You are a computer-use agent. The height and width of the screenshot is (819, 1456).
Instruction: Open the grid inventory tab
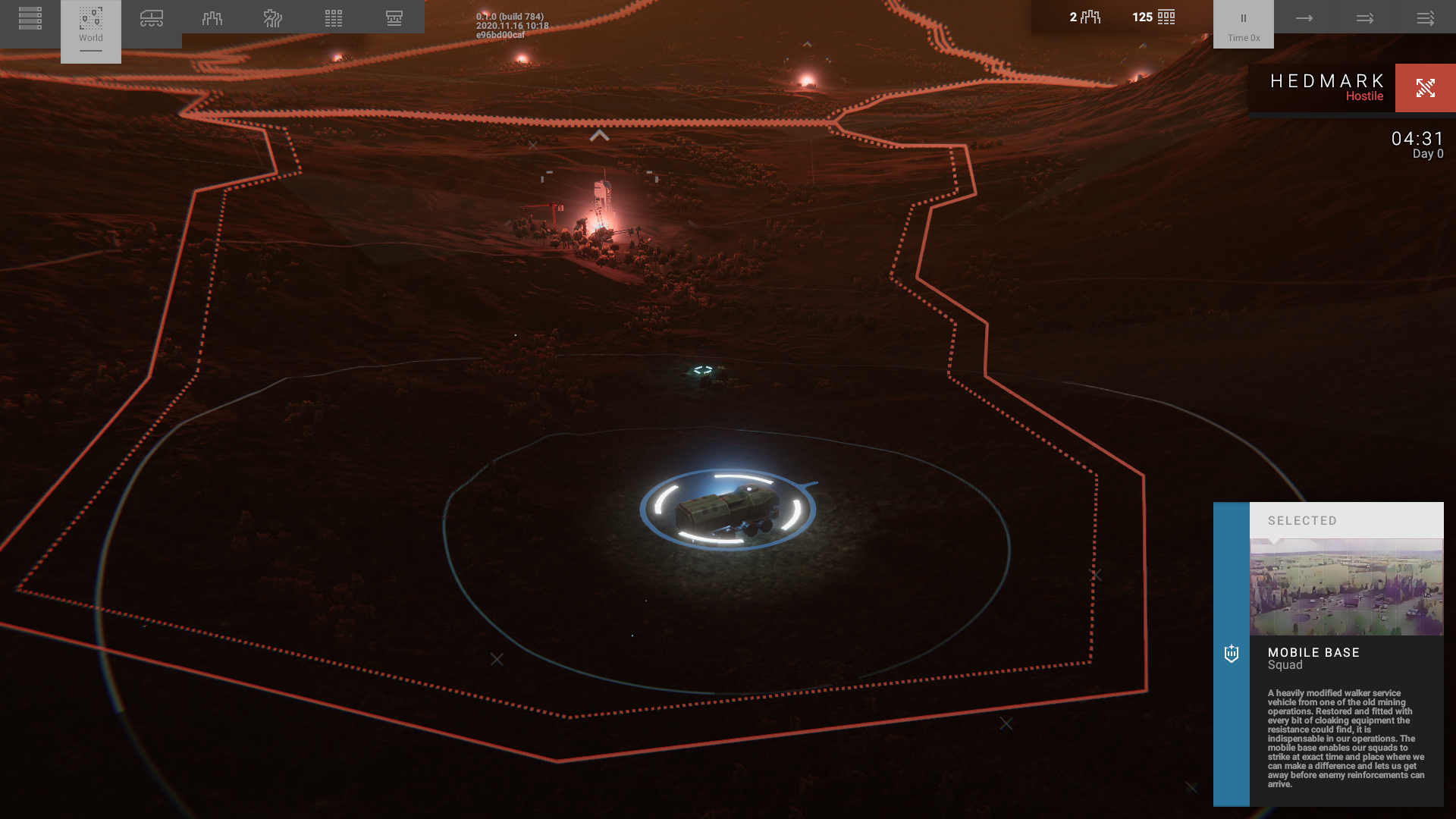334,18
